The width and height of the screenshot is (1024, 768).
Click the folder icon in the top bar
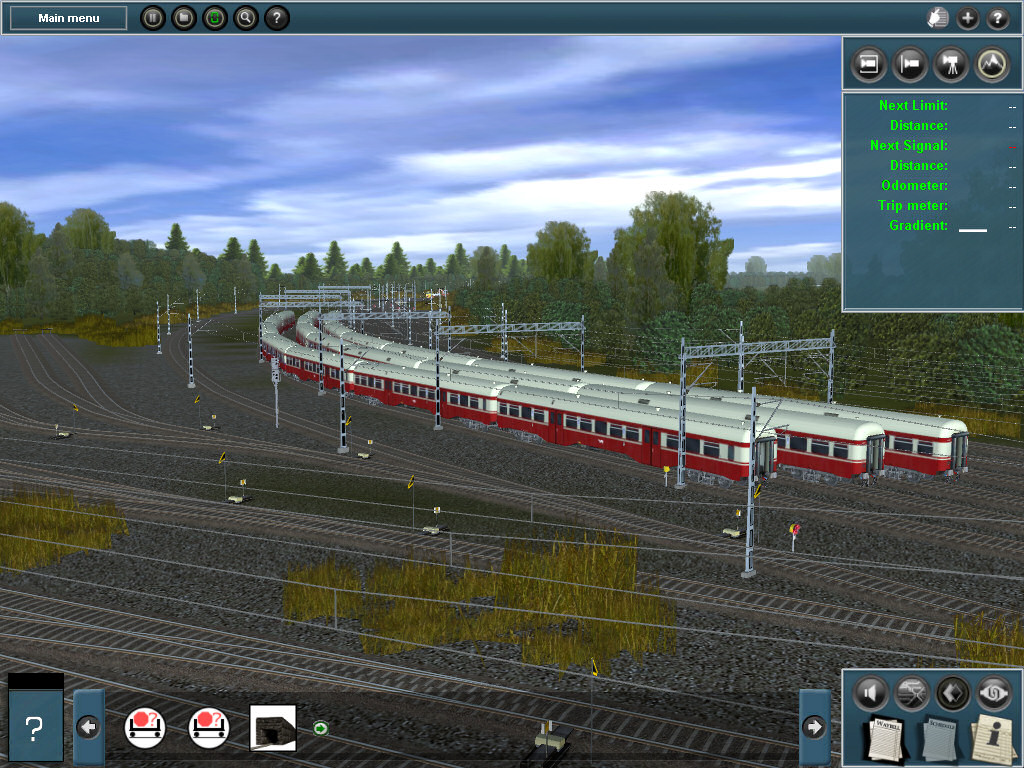183,18
